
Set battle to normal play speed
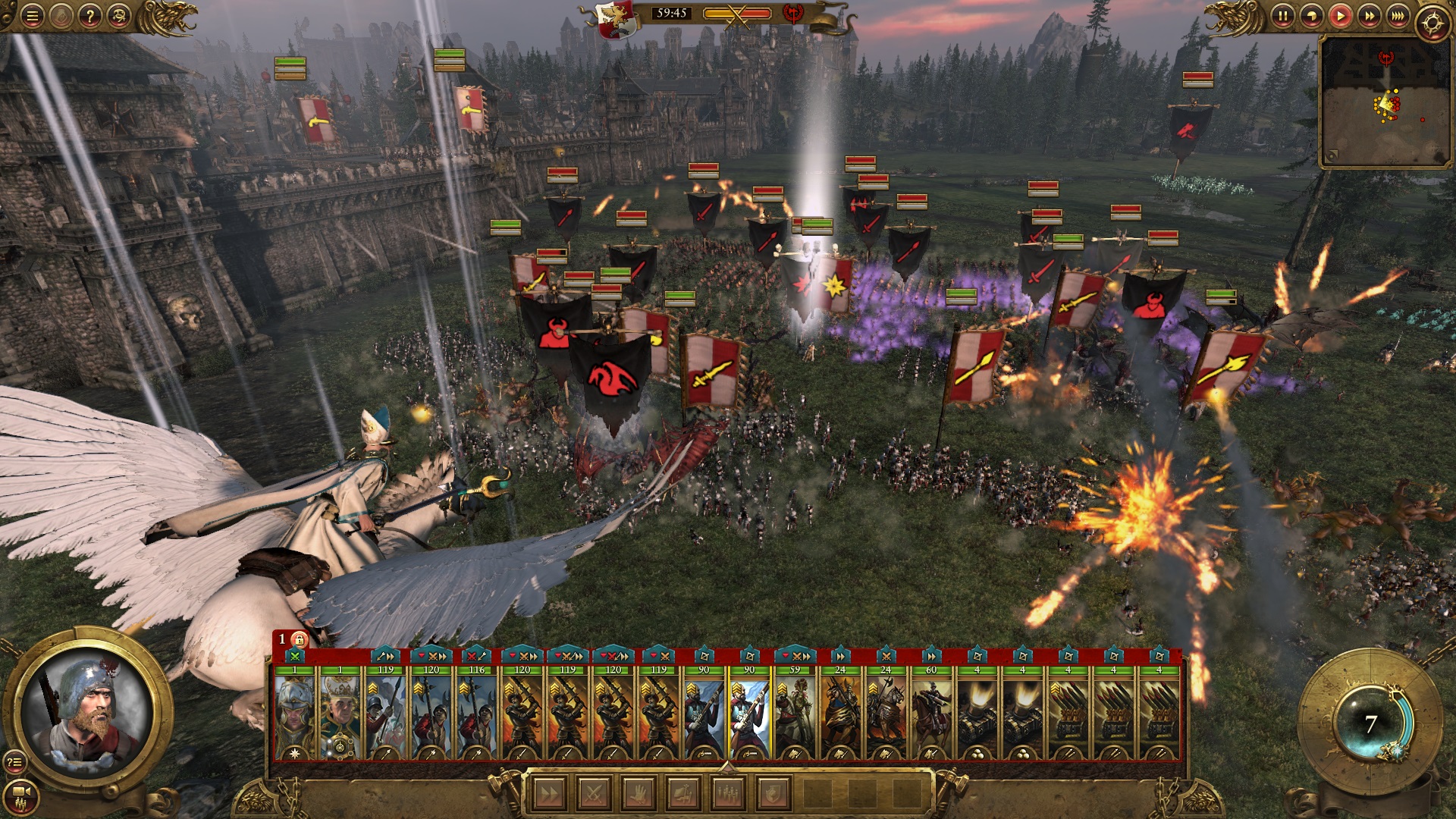[1340, 16]
